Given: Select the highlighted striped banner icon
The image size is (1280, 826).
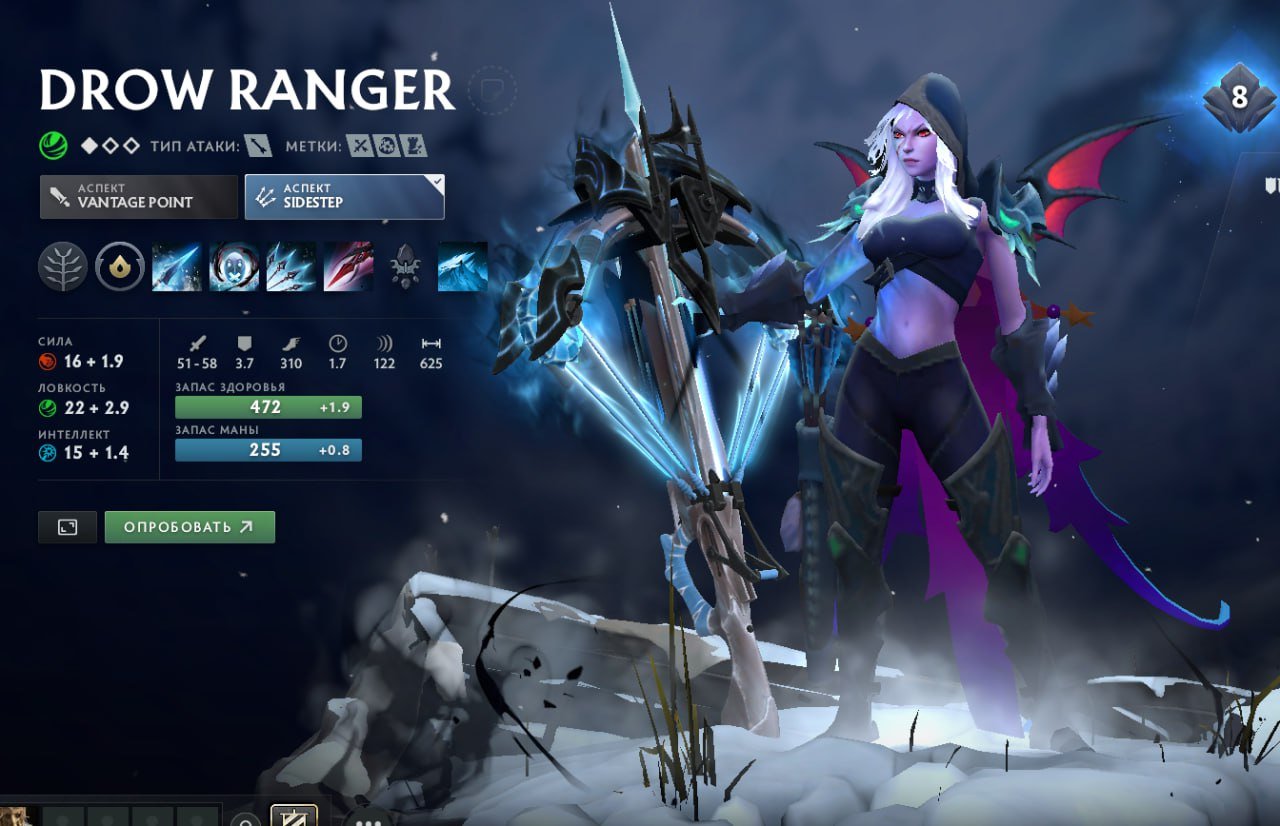Looking at the screenshot, I should [x=294, y=817].
